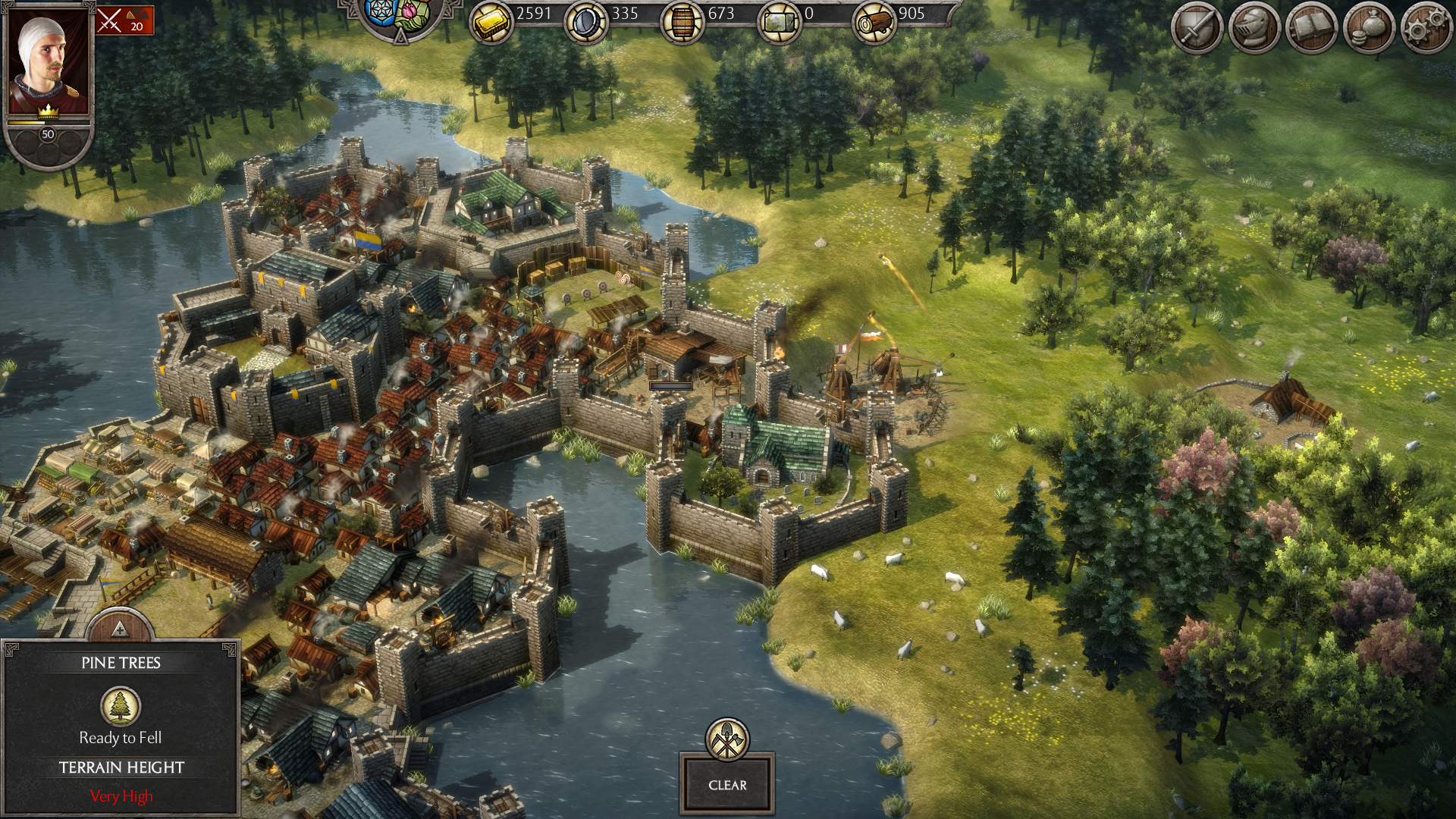
Task: Select the lord portrait
Action: [48, 62]
